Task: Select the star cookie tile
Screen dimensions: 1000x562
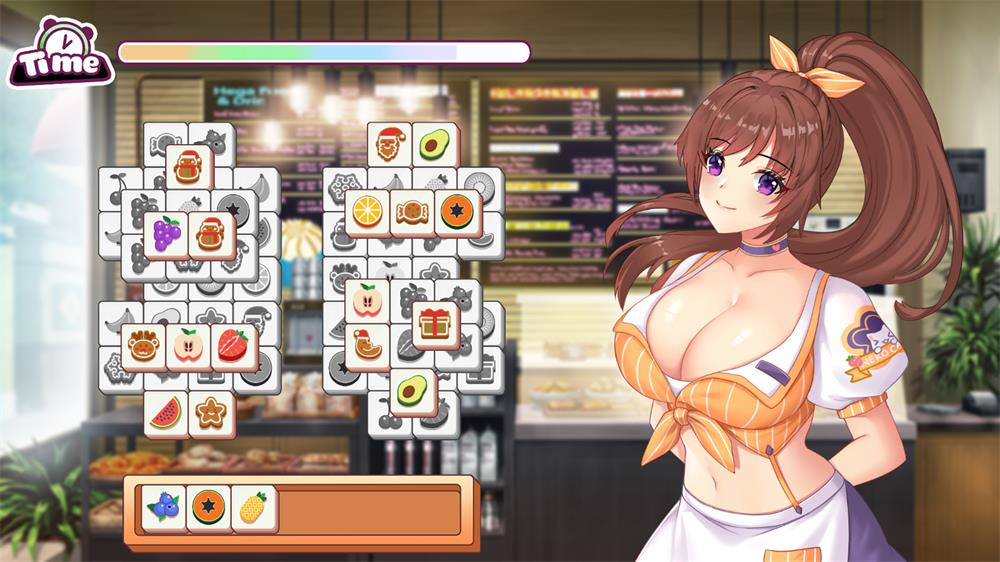Action: (211, 414)
